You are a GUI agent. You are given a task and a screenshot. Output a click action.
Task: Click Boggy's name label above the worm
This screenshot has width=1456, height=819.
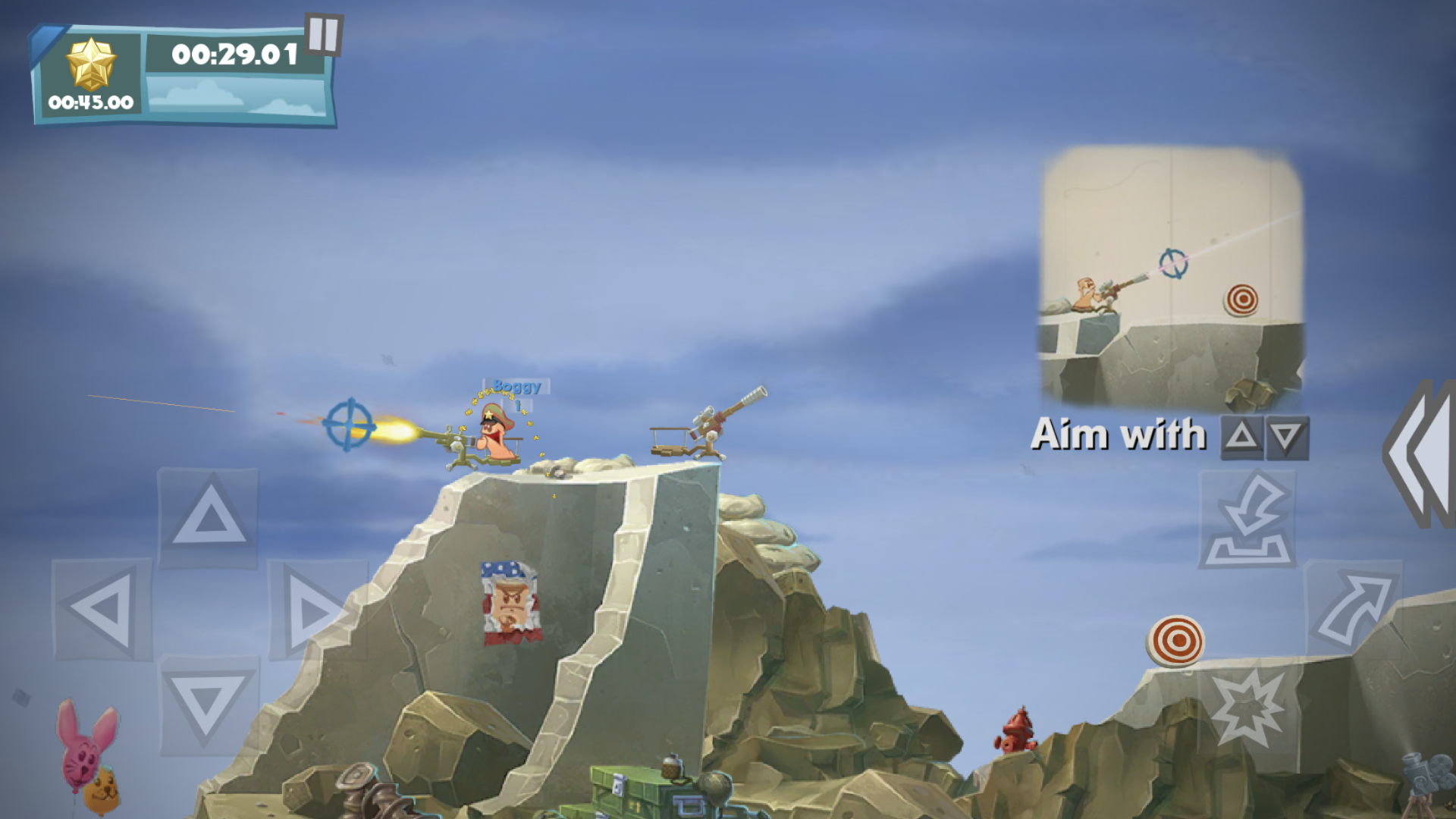point(514,386)
